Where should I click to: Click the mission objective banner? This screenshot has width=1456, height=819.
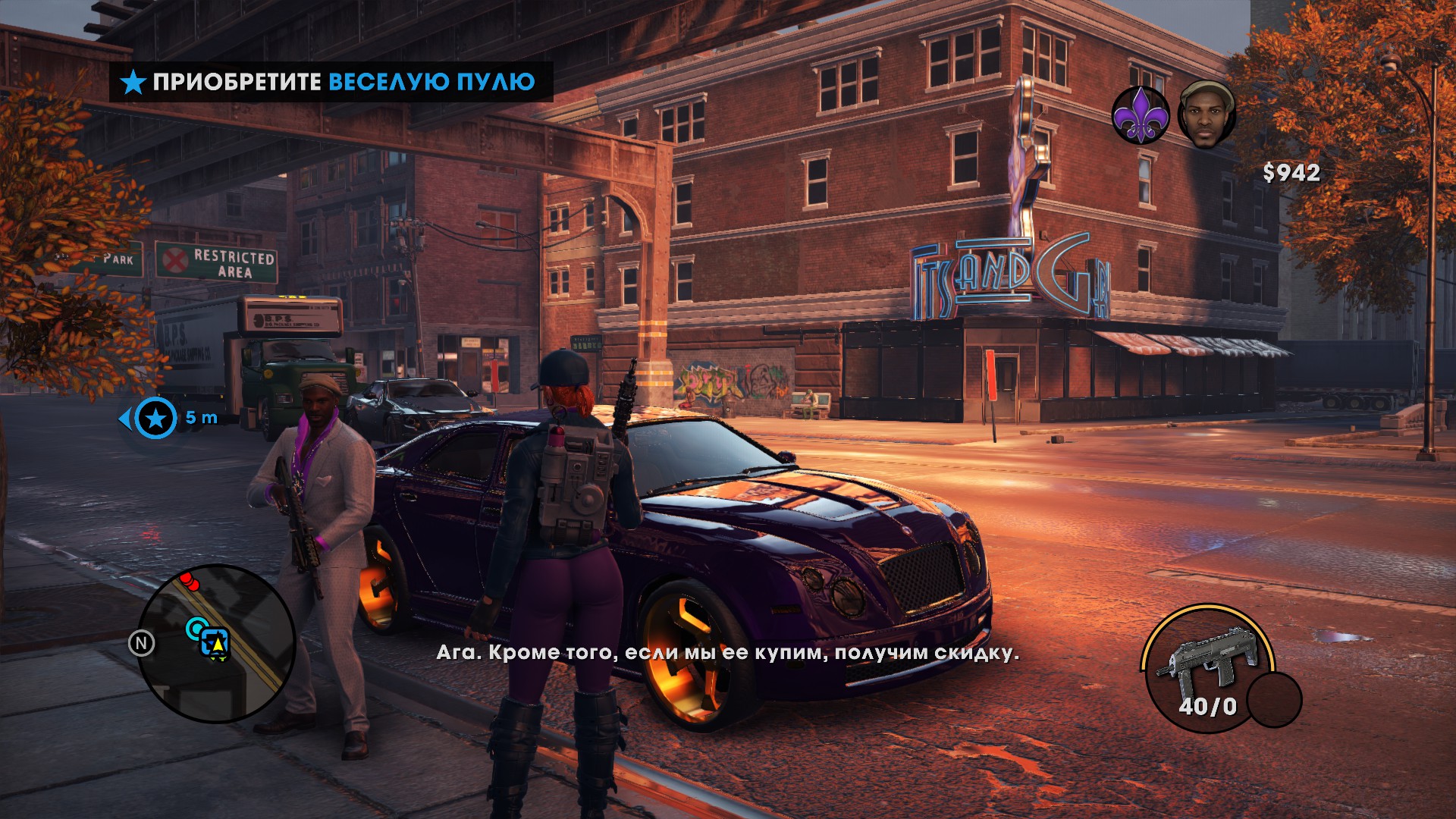(x=331, y=82)
